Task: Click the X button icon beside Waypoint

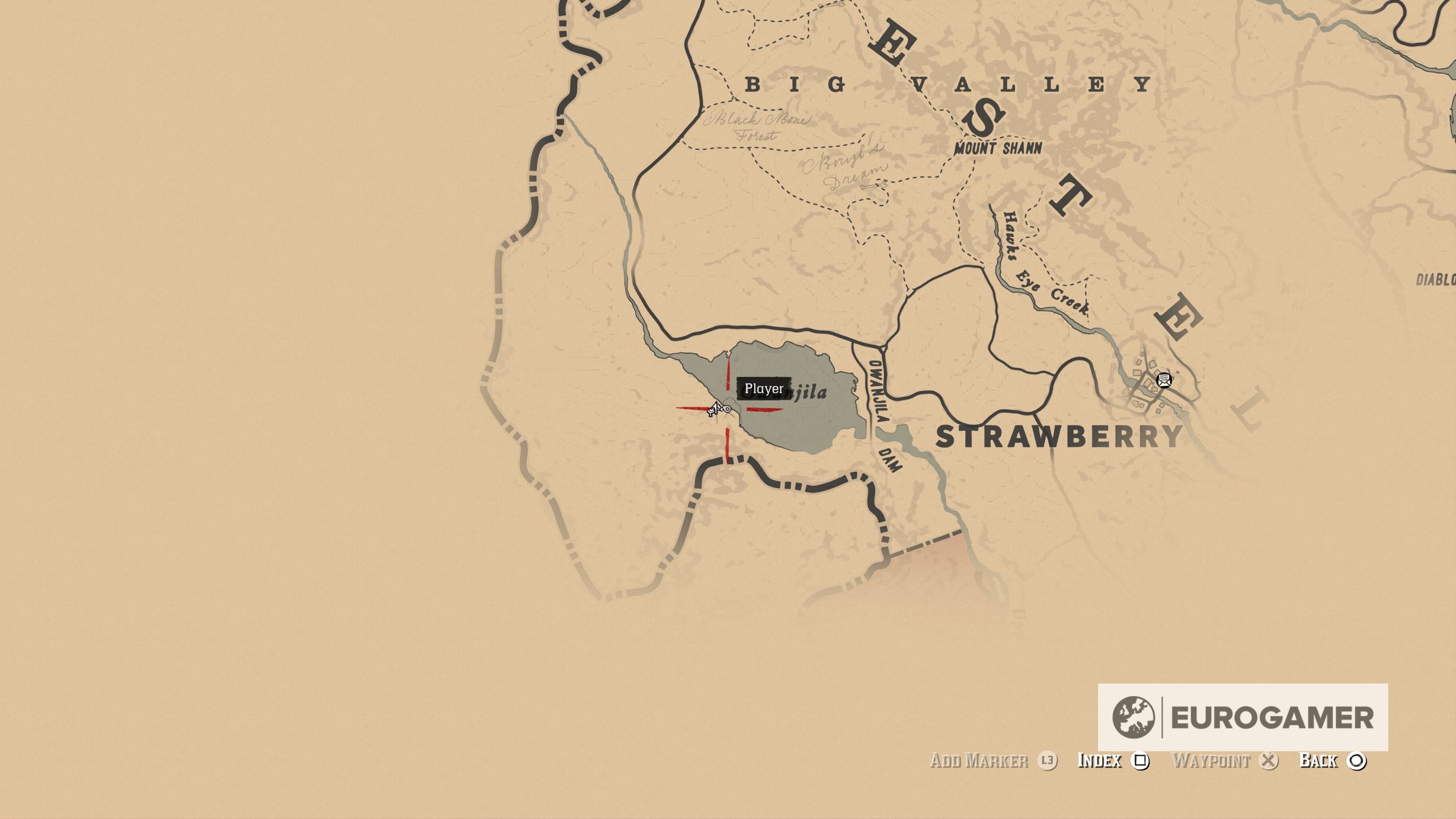Action: (1269, 760)
